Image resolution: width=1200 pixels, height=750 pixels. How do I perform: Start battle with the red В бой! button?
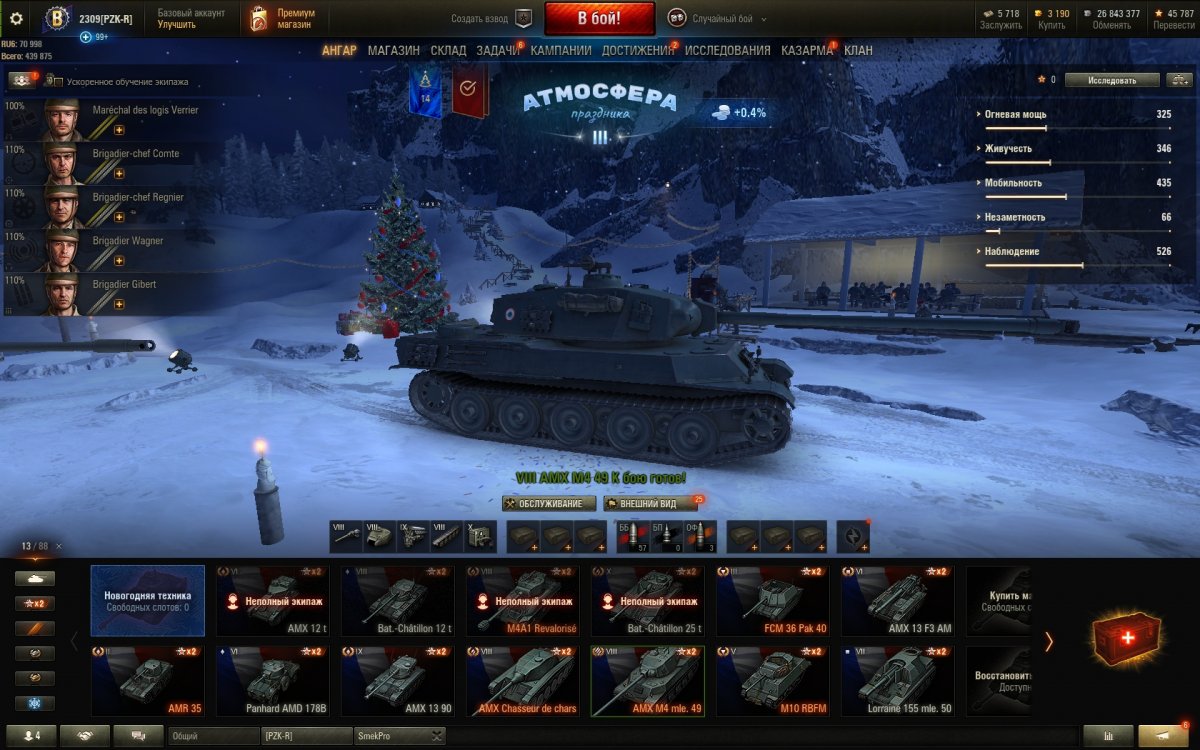[599, 19]
